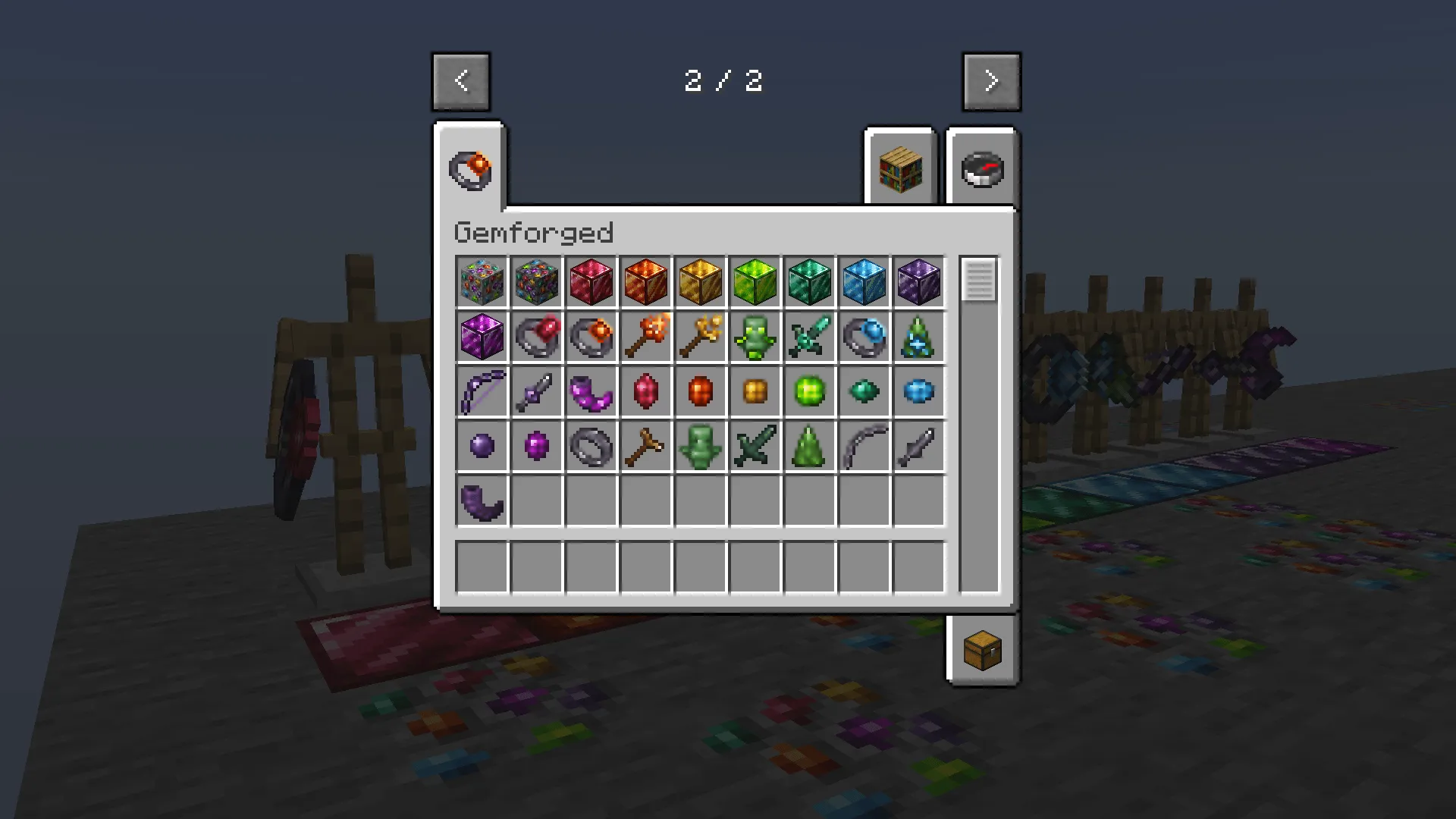The image size is (1456, 819).
Task: Pick up the wooden scepter handle
Action: click(645, 446)
